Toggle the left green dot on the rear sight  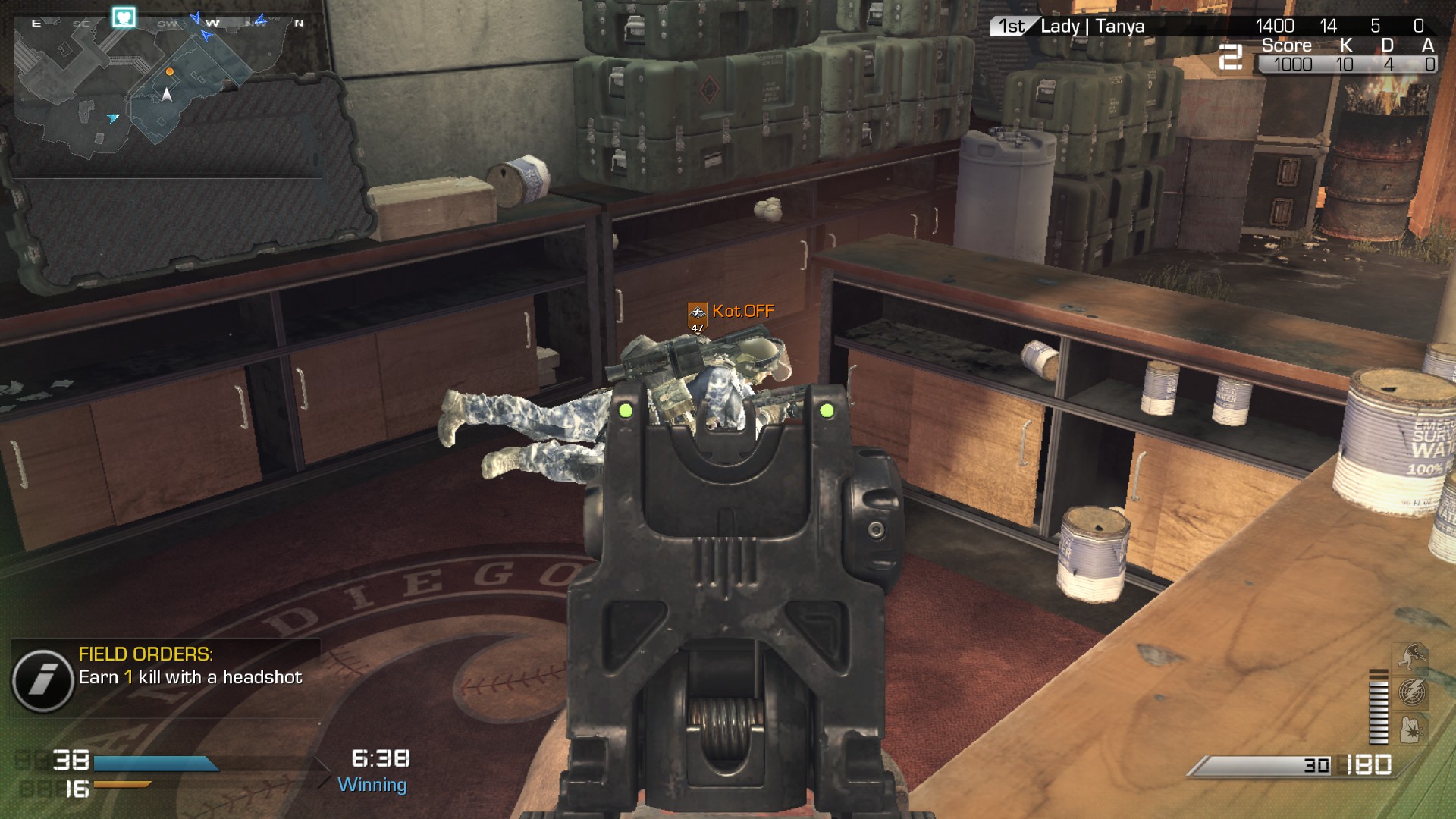(x=626, y=410)
